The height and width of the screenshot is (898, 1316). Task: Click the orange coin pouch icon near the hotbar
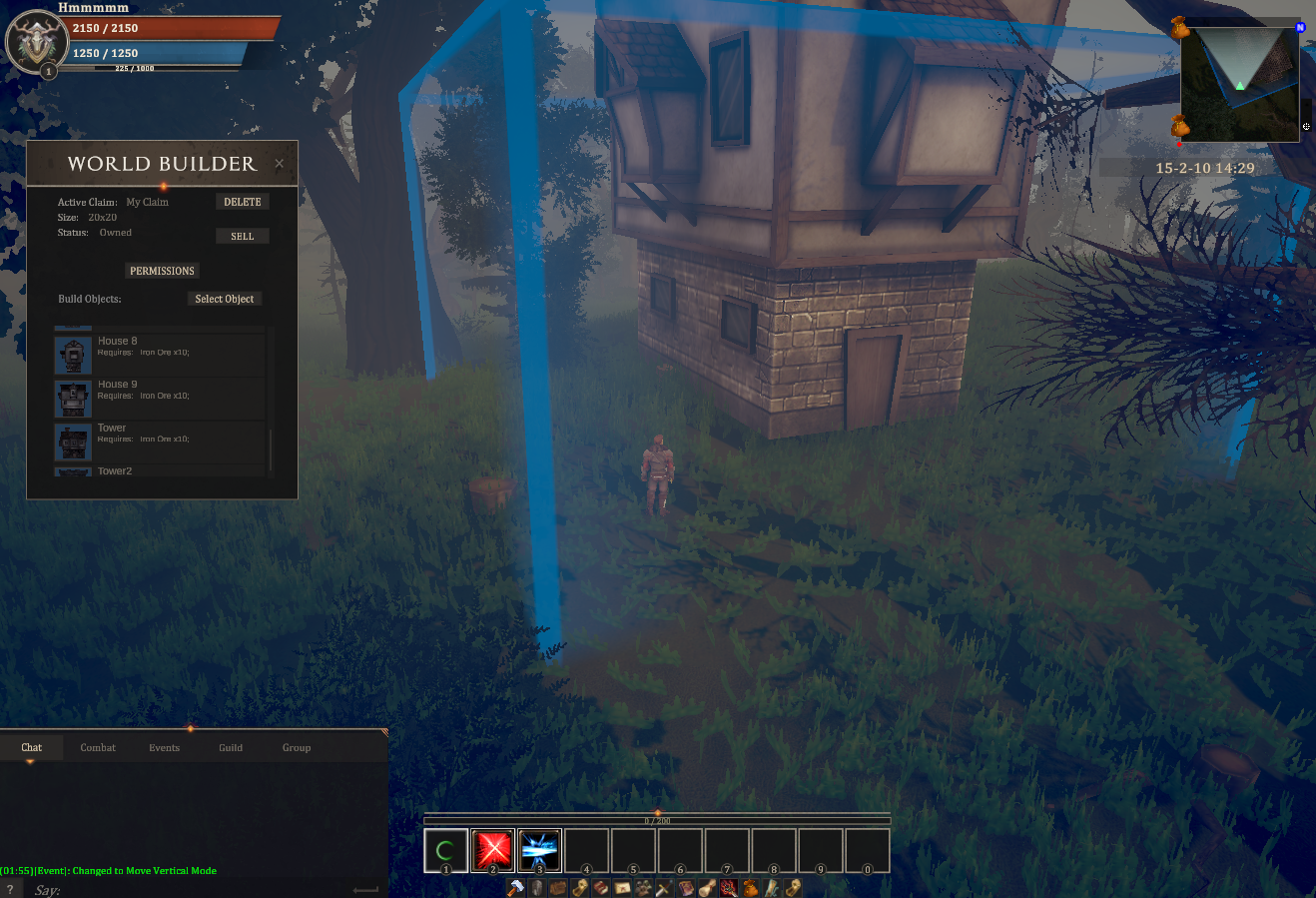tap(750, 887)
